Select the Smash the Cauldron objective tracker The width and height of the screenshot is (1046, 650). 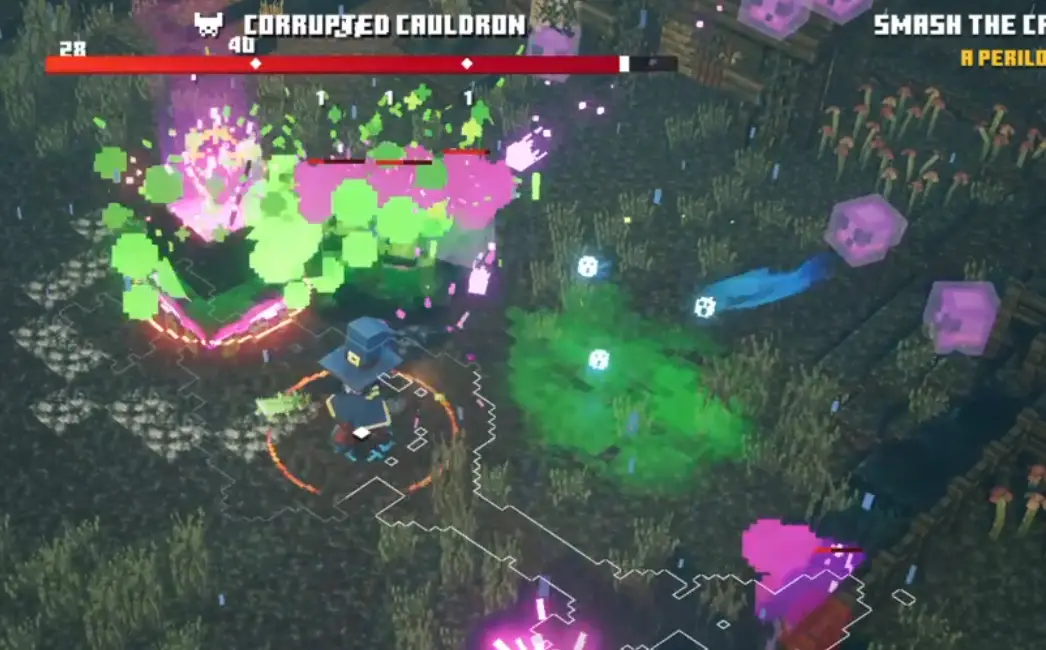click(x=958, y=25)
